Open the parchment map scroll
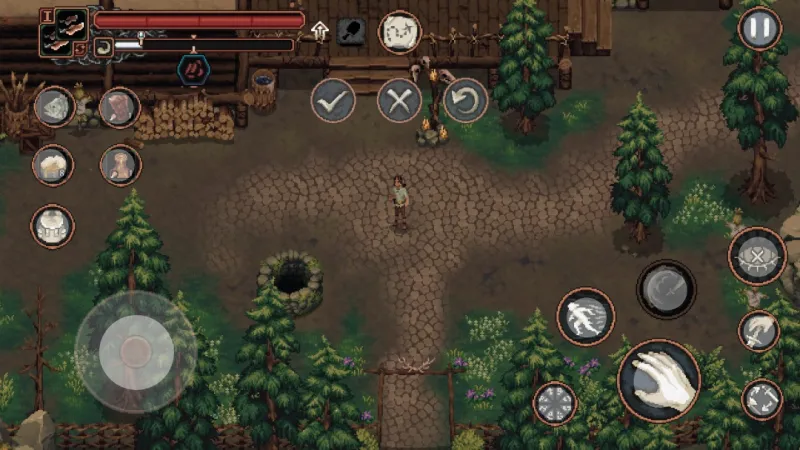 coord(399,32)
